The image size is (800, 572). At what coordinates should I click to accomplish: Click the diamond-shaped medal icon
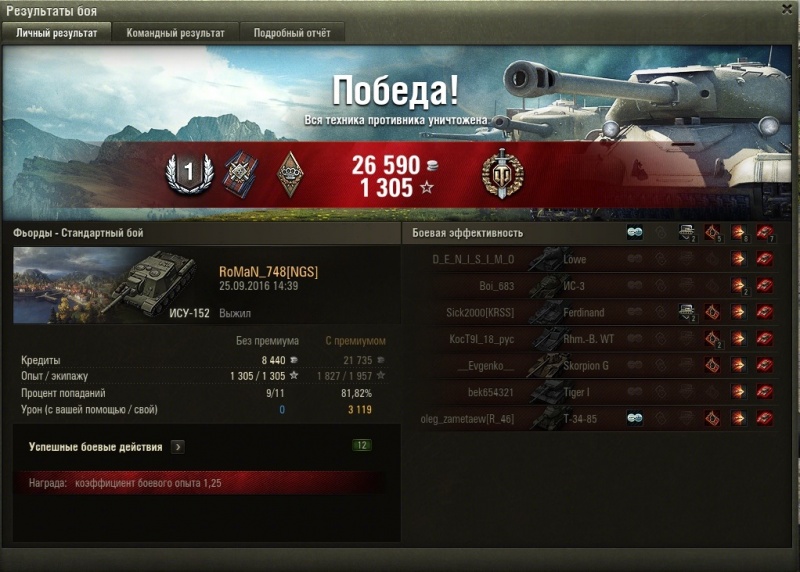tap(290, 173)
